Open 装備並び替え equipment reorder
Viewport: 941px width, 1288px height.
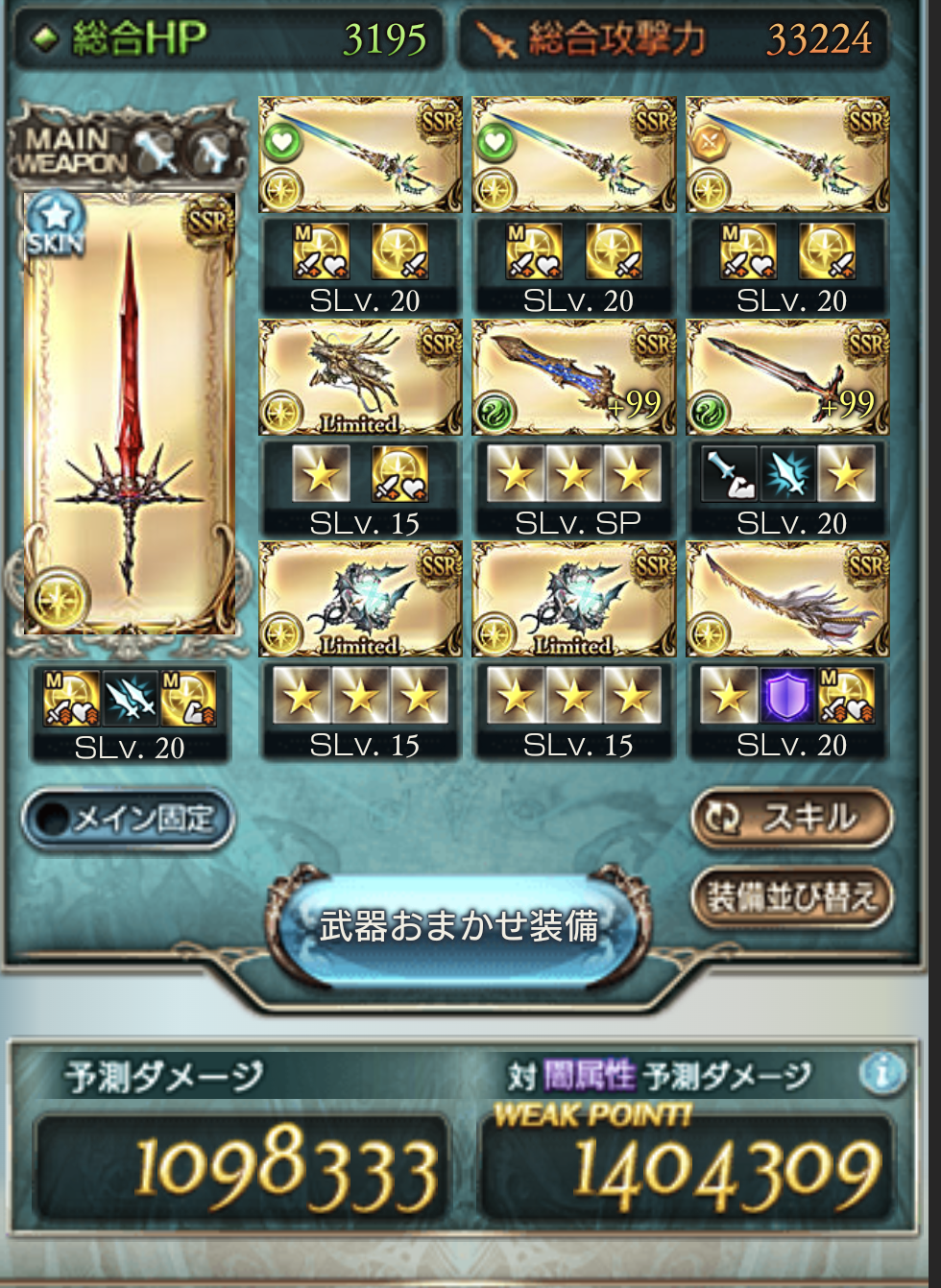pyautogui.click(x=791, y=897)
